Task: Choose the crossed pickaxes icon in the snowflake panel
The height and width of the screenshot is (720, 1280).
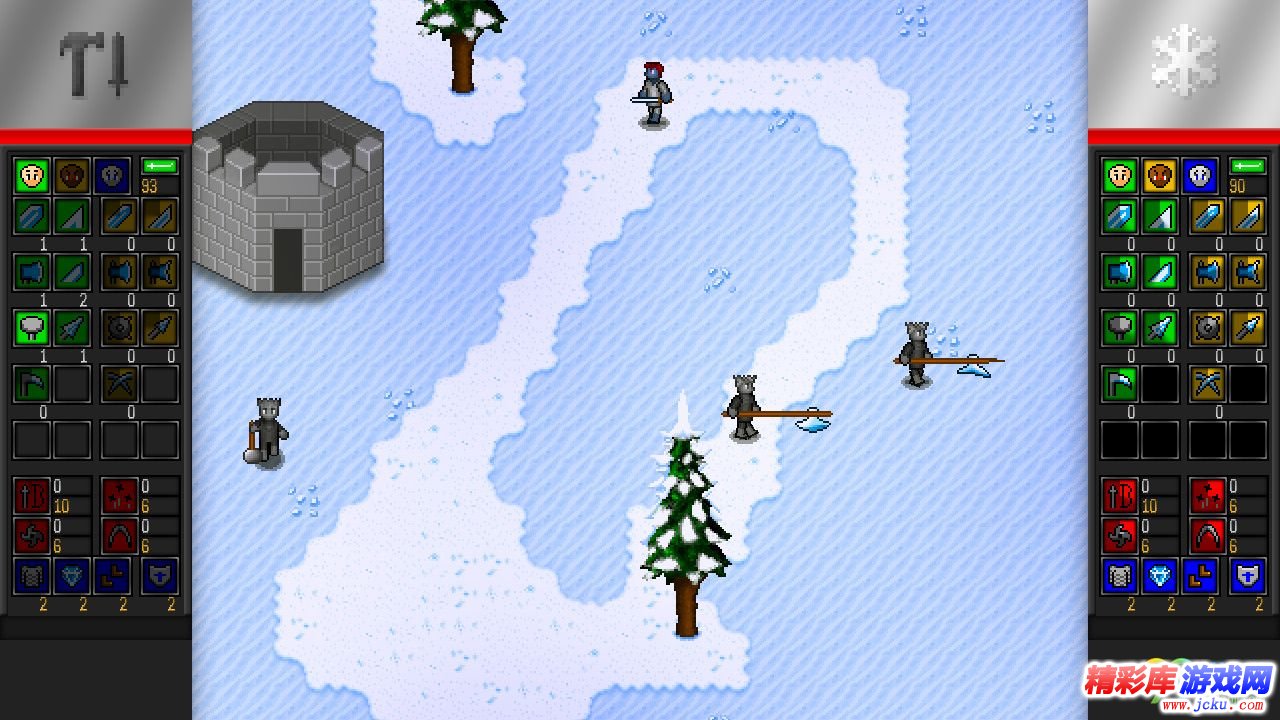Action: (x=1208, y=384)
